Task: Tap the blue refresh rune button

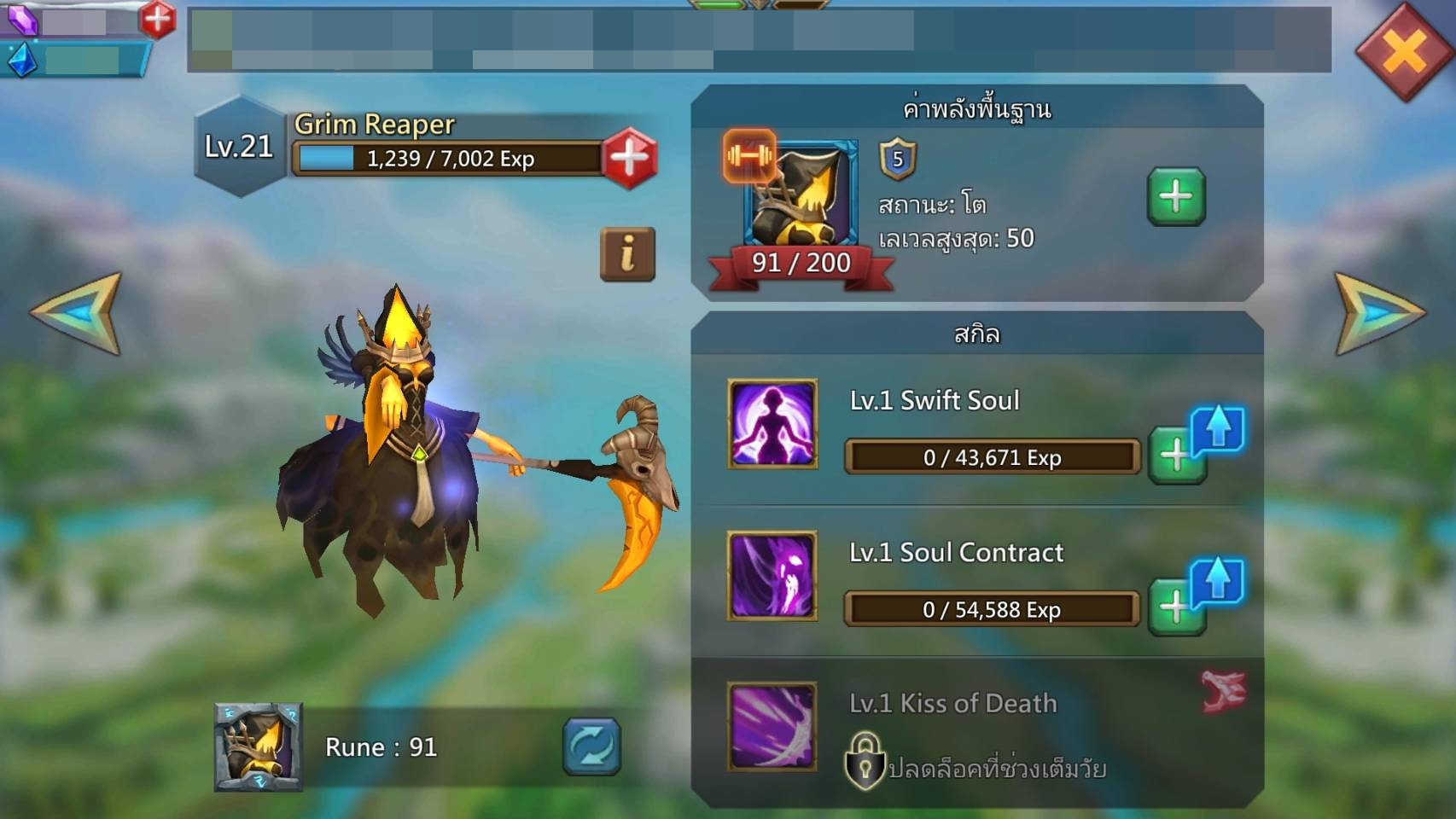Action: click(591, 746)
